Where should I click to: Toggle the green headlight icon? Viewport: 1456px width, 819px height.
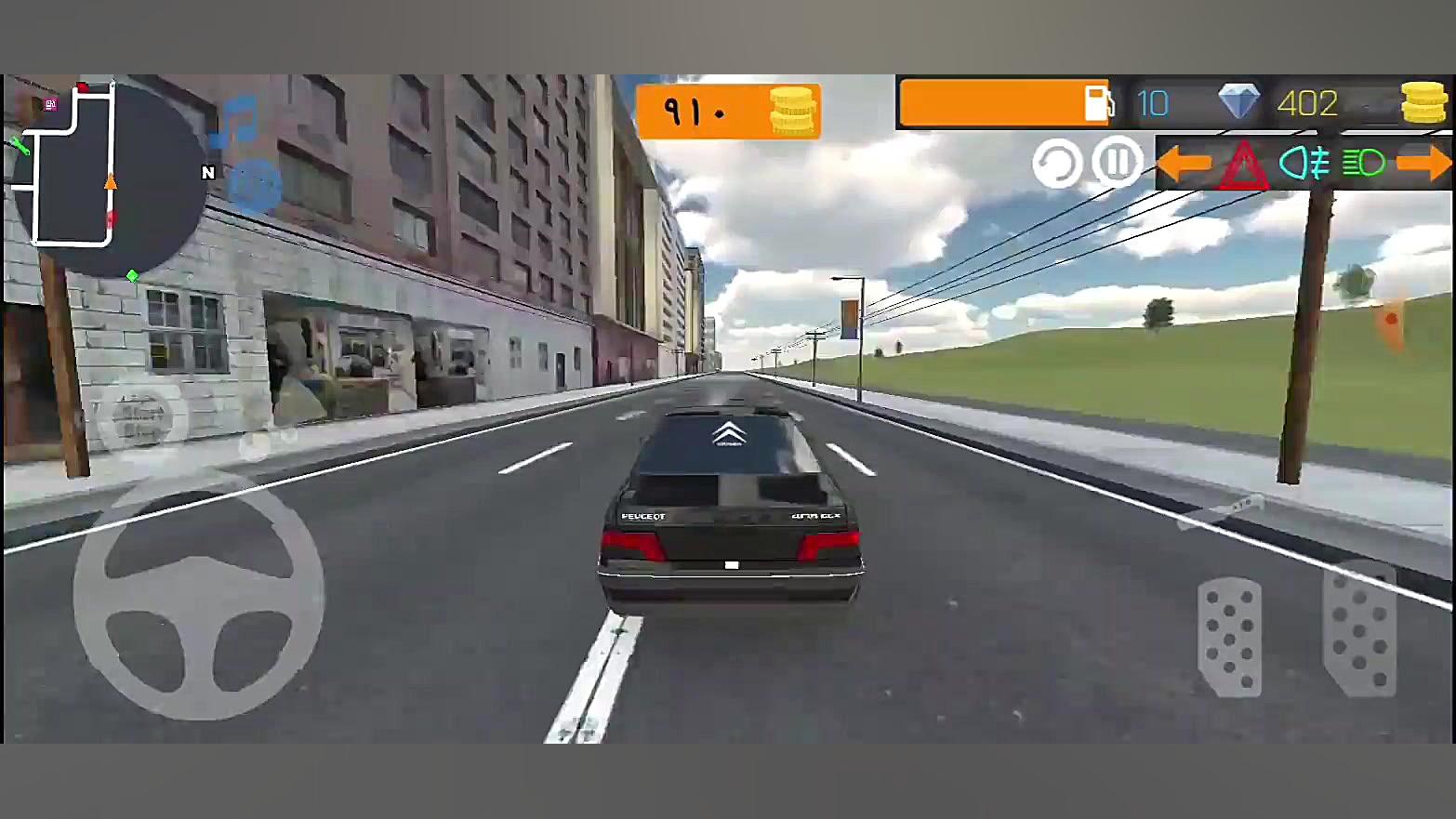click(1363, 164)
